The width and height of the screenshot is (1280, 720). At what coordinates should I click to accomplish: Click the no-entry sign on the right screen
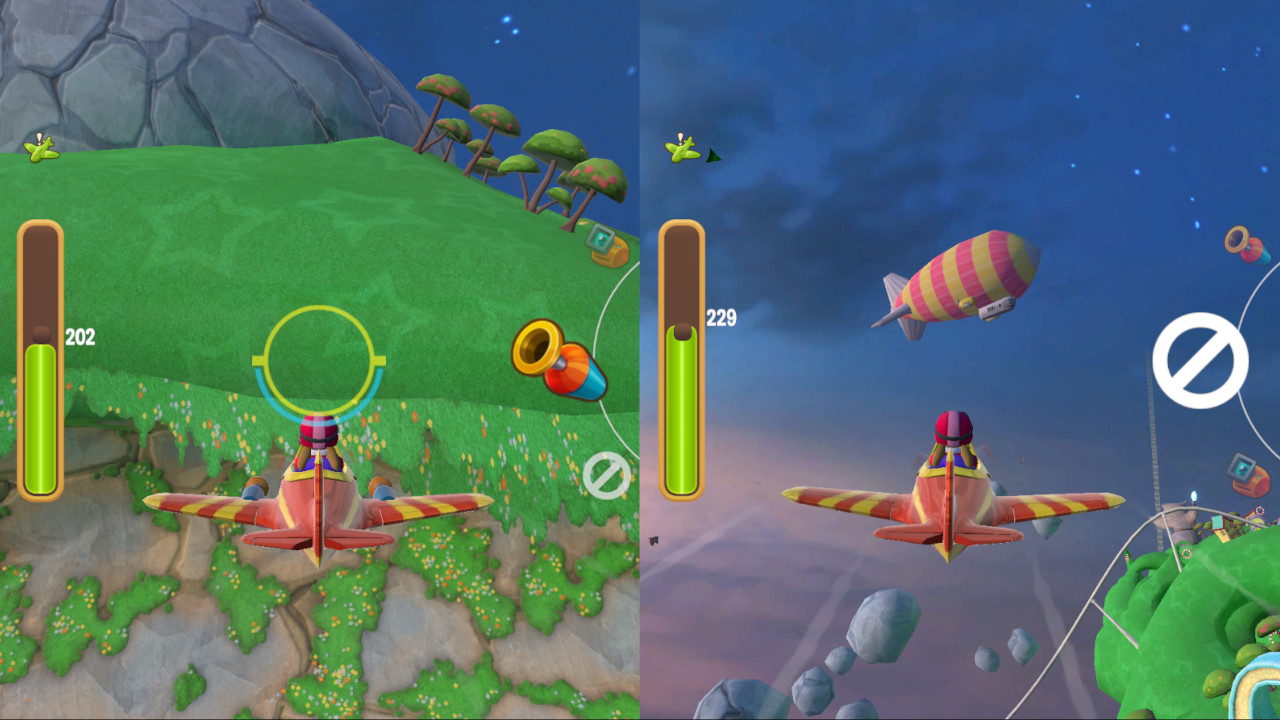(x=1199, y=360)
